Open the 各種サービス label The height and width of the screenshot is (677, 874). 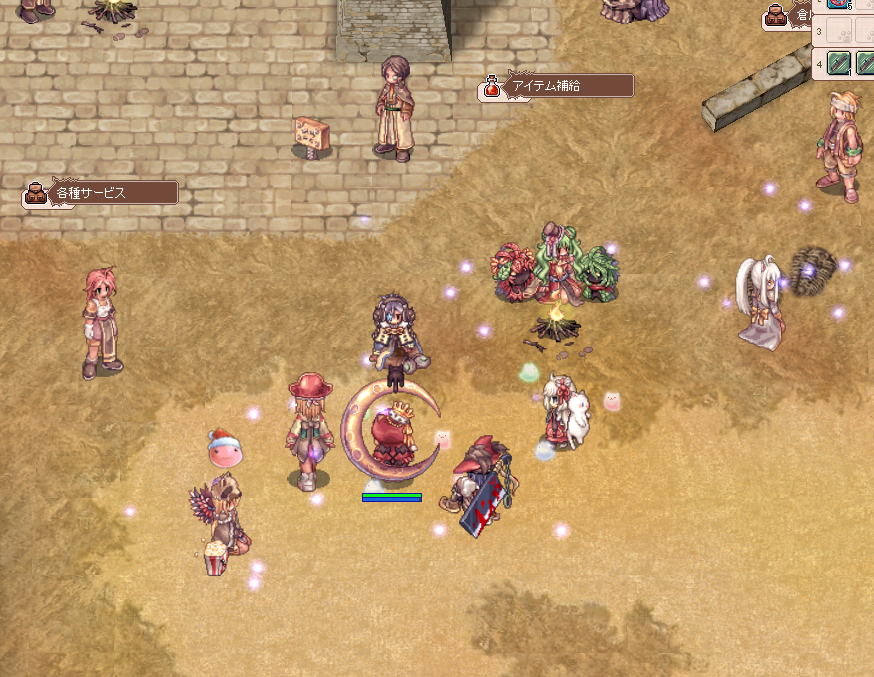[102, 193]
